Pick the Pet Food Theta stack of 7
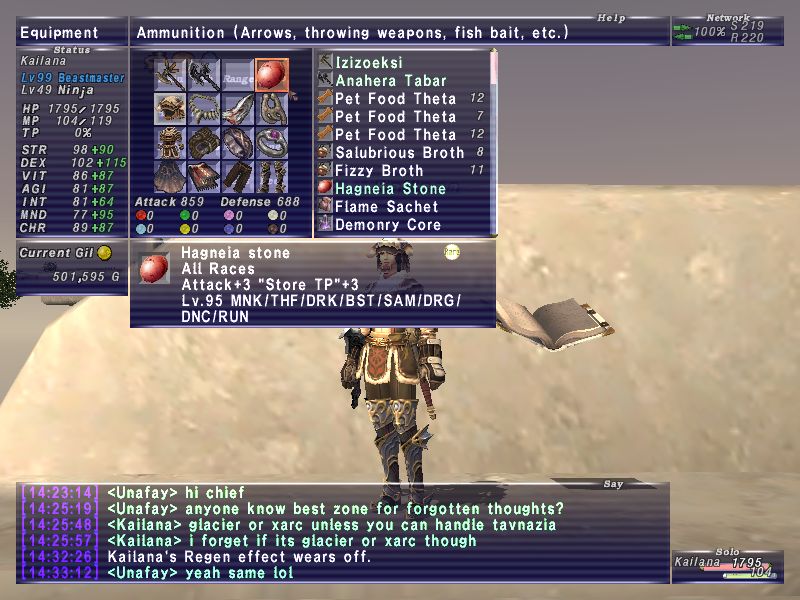Screen dimensions: 800x600 pyautogui.click(x=396, y=117)
